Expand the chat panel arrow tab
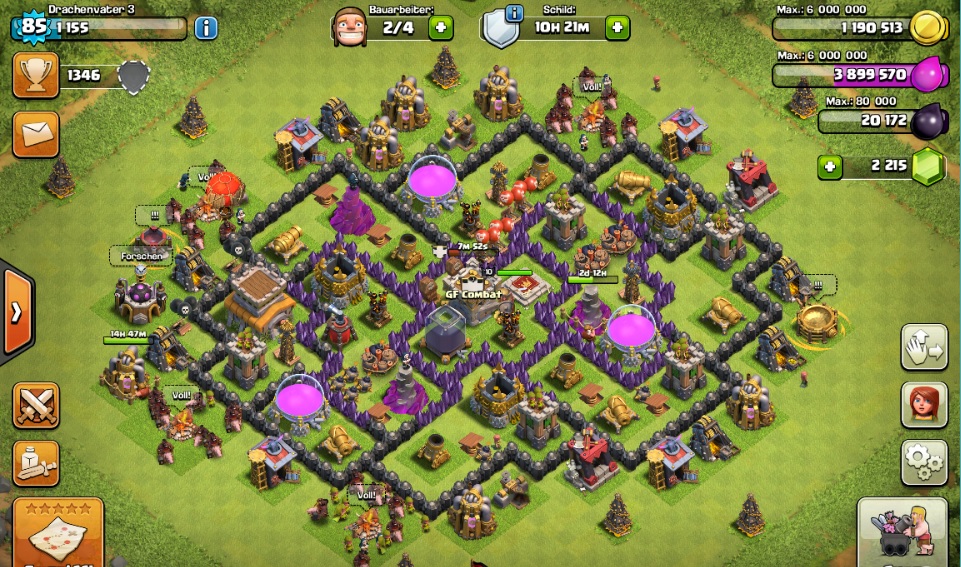This screenshot has width=961, height=567. click(x=17, y=312)
